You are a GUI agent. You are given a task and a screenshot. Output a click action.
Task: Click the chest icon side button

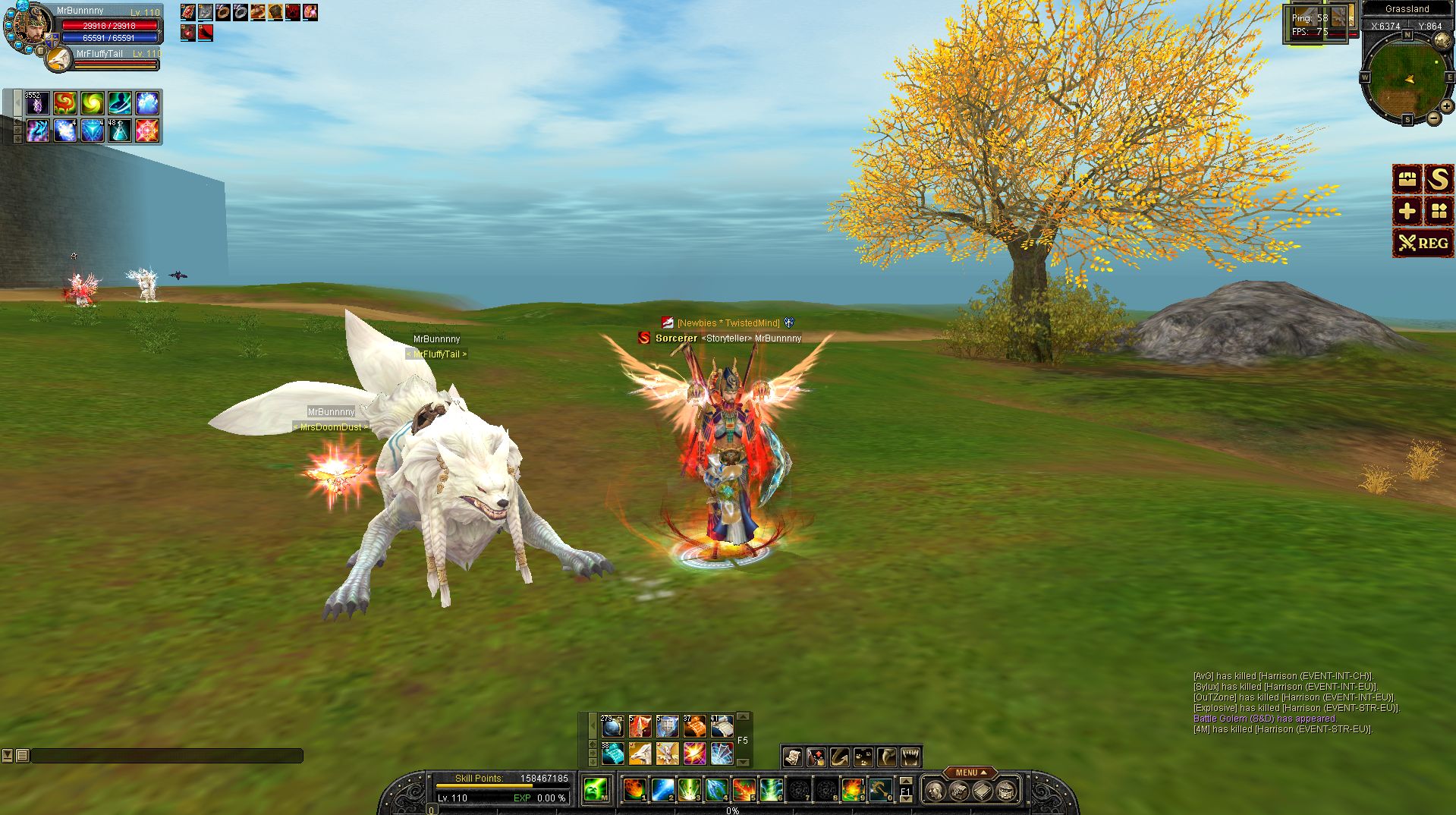(1407, 179)
